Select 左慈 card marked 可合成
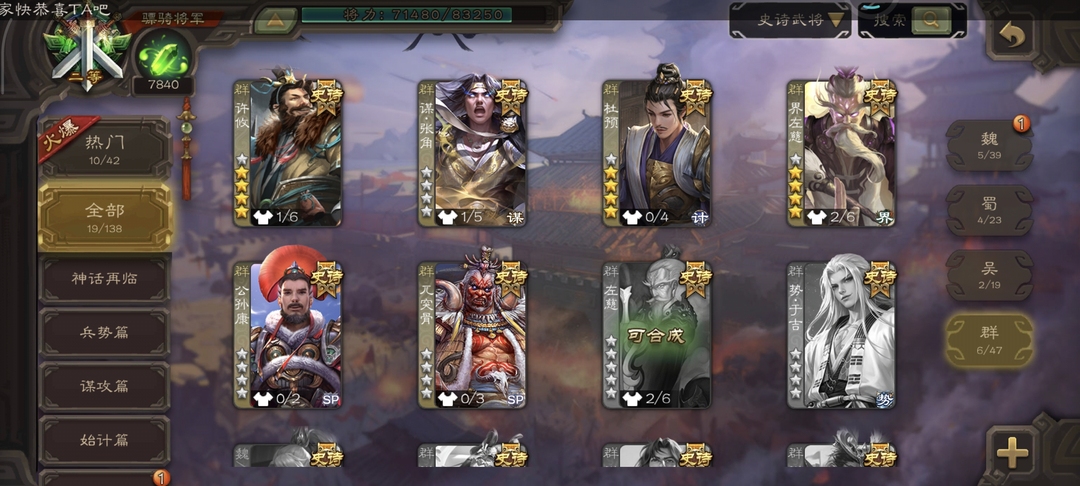1080x486 pixels. click(x=657, y=334)
